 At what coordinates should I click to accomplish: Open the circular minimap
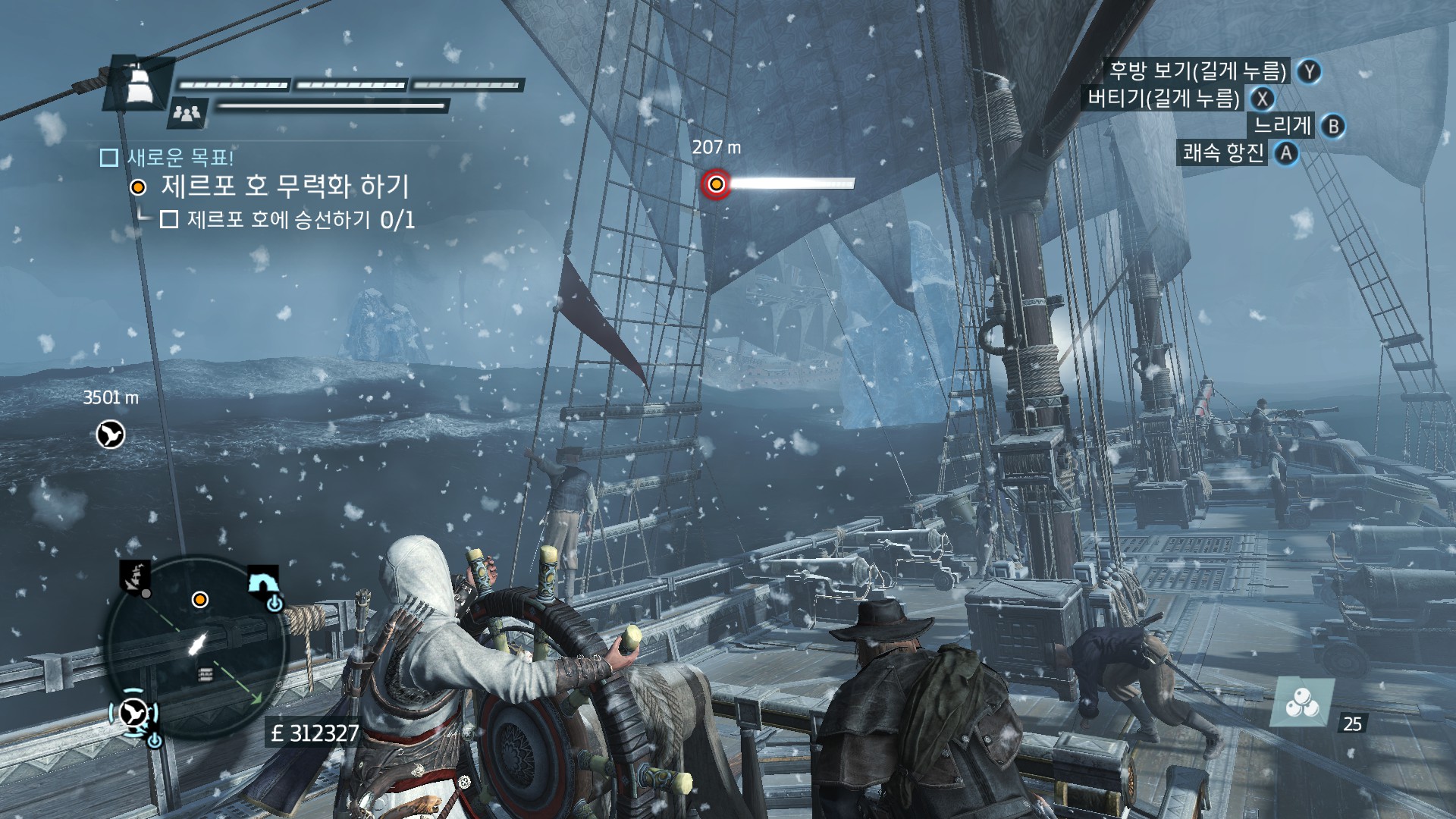[197, 648]
